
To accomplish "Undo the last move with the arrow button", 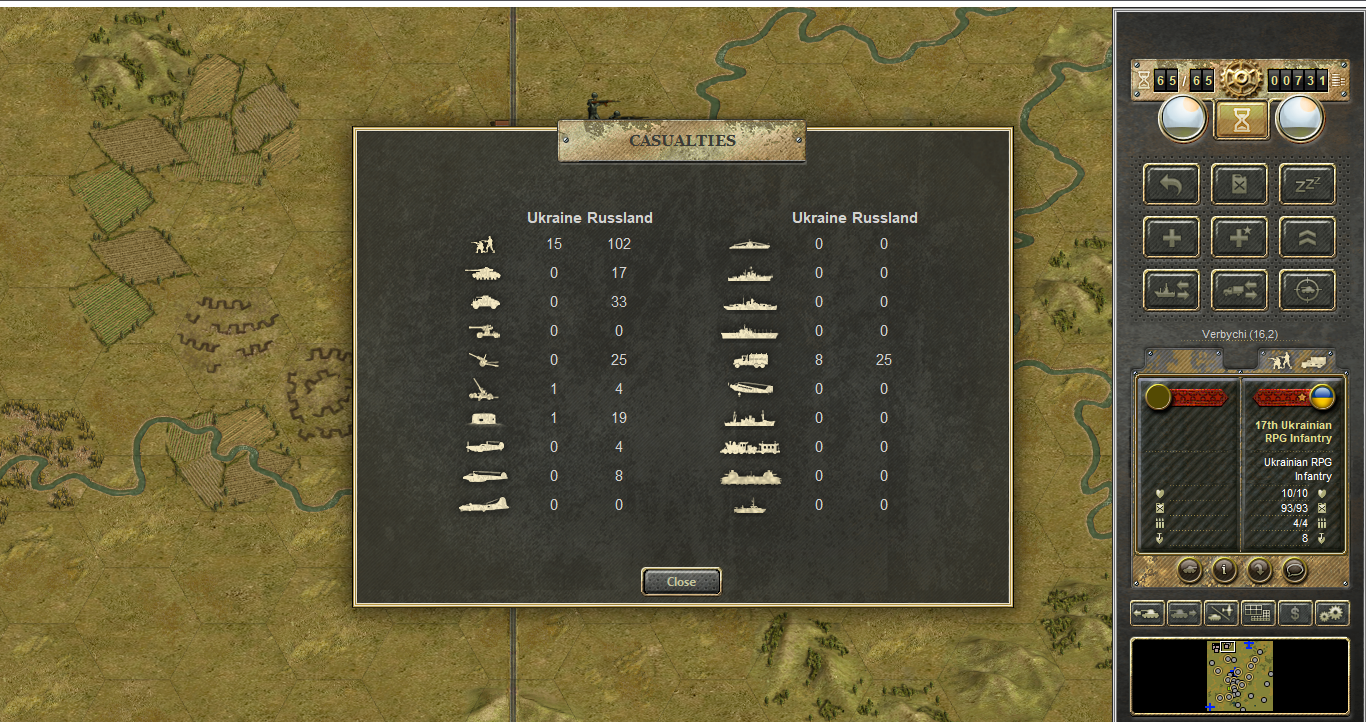I will 1171,185.
